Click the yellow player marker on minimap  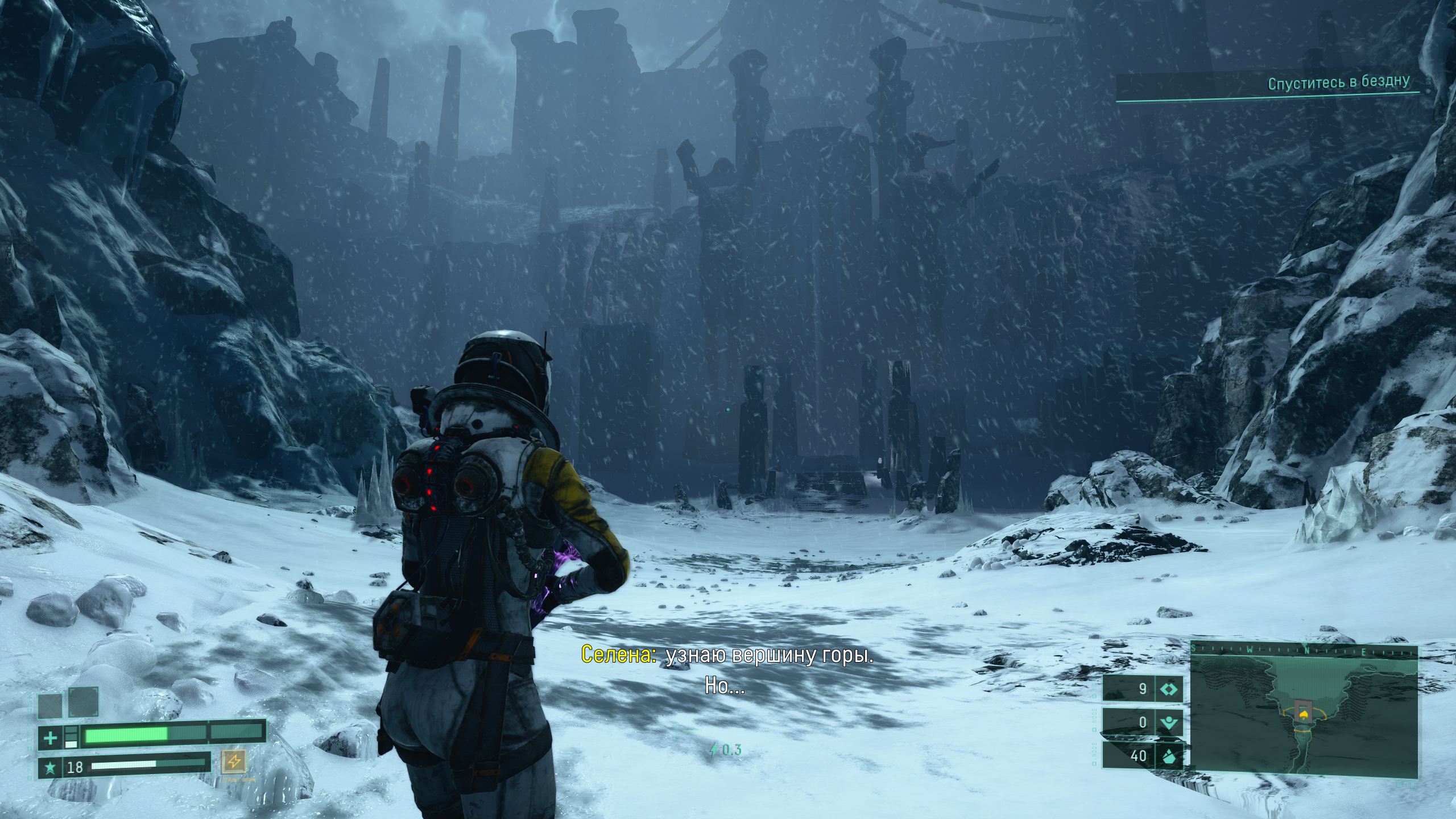(x=1304, y=714)
